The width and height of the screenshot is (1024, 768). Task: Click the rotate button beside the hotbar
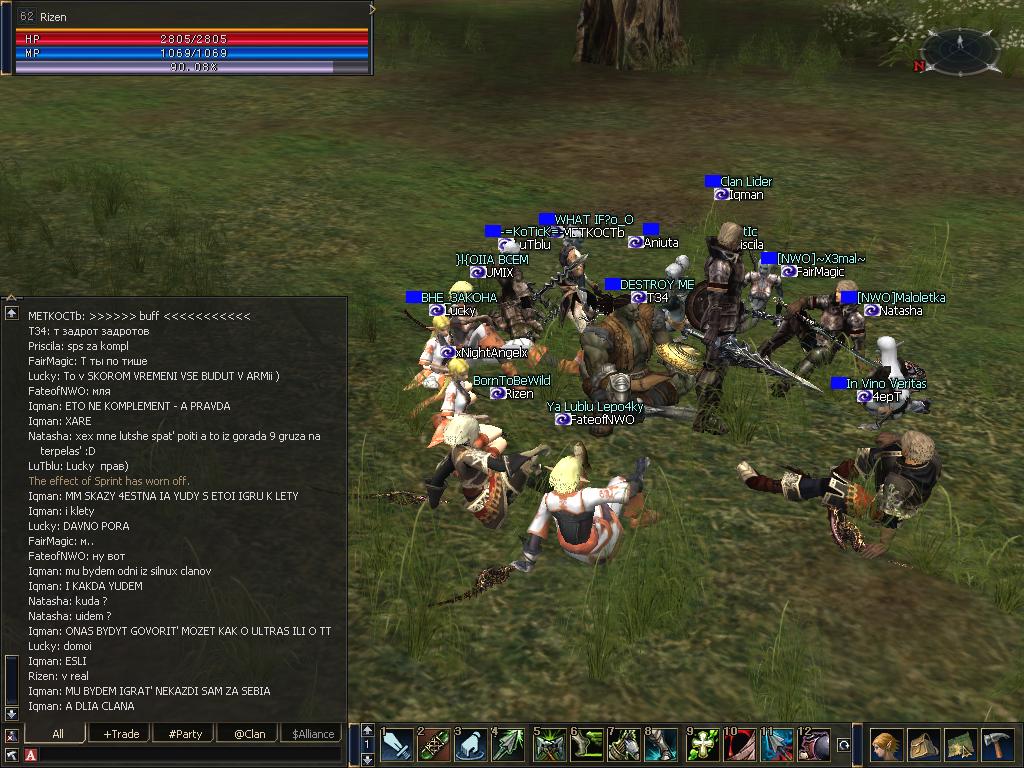(844, 745)
